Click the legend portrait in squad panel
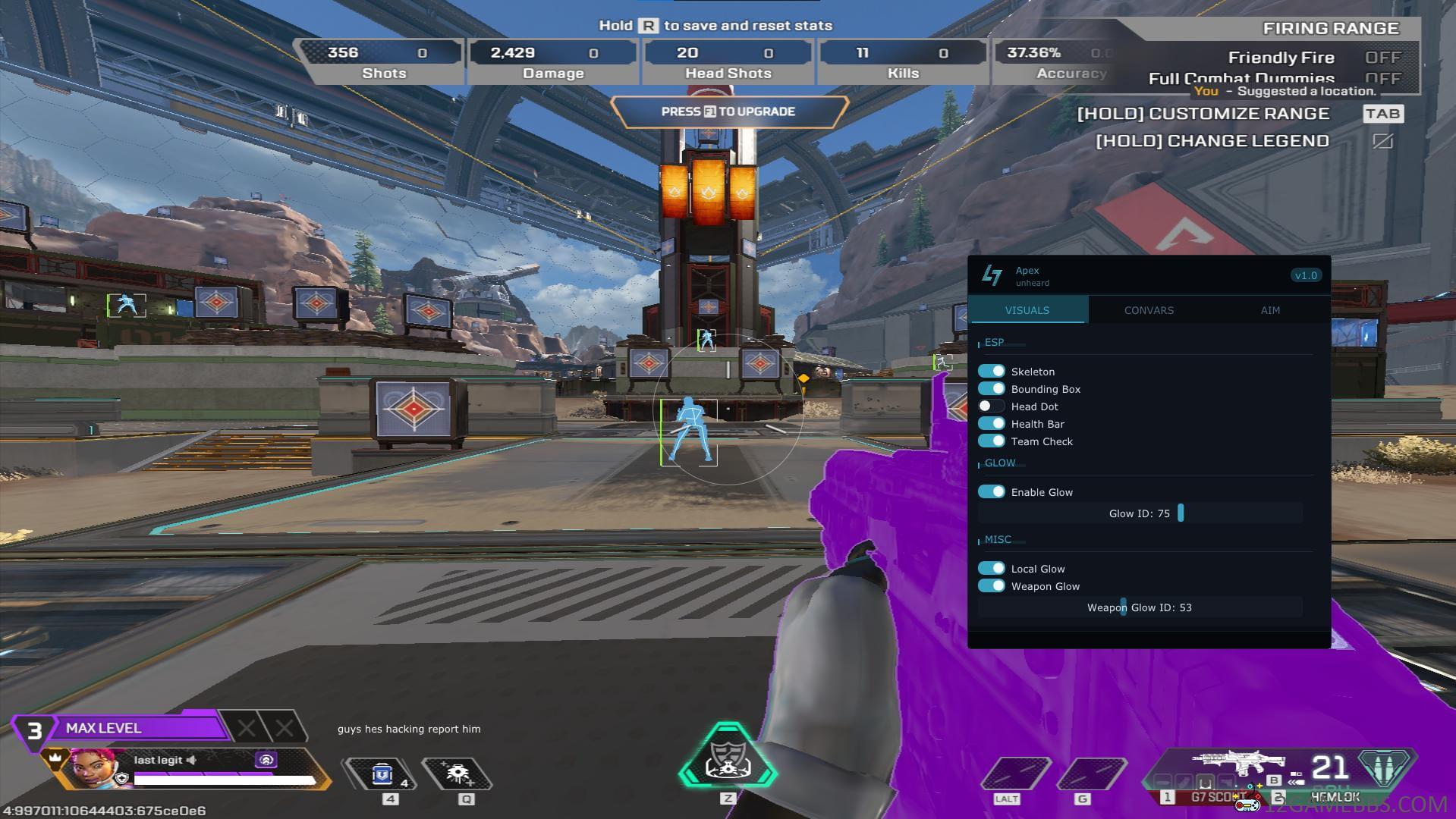Image resolution: width=1456 pixels, height=819 pixels. (x=93, y=769)
